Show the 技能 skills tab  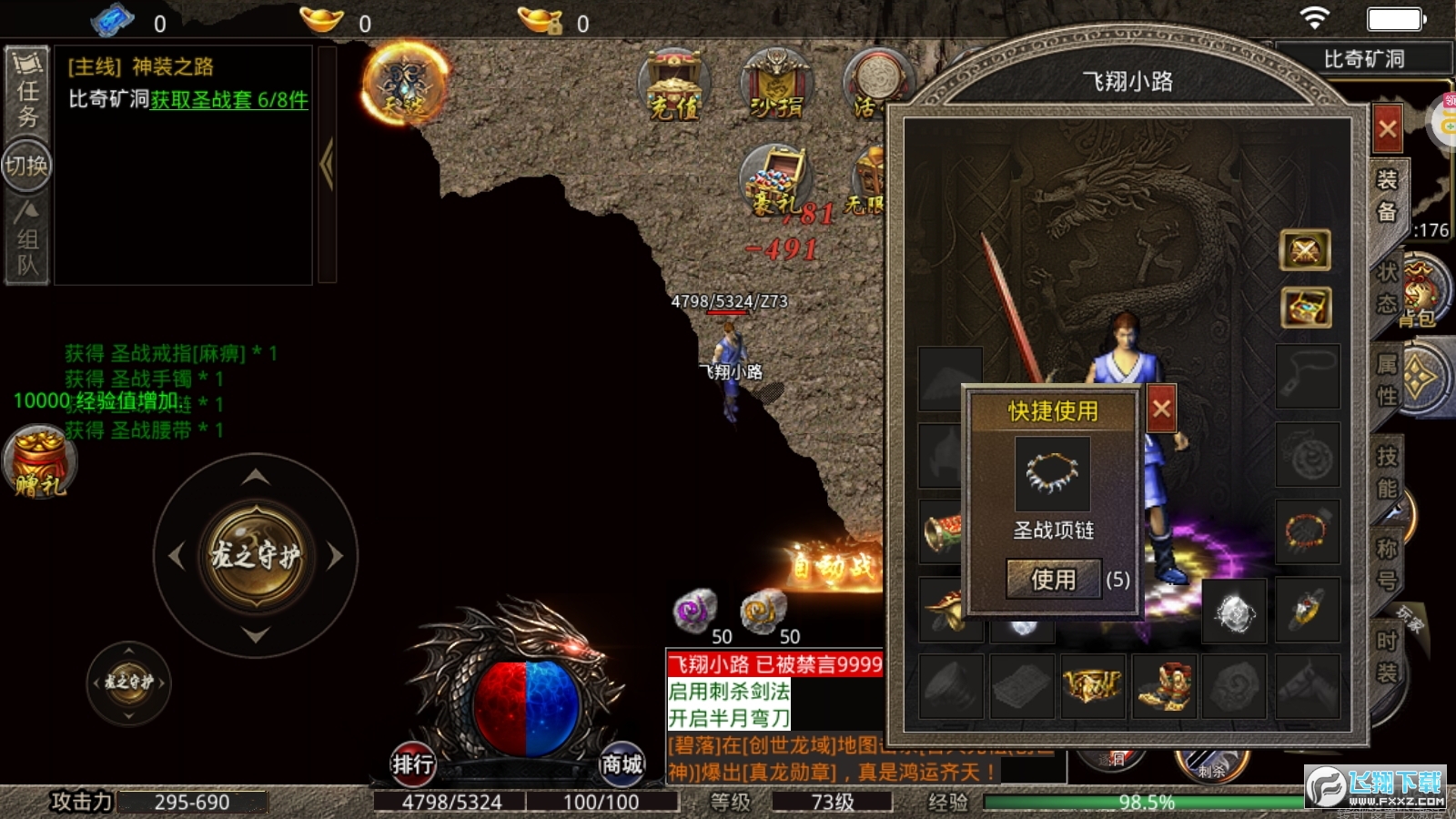[x=1386, y=471]
